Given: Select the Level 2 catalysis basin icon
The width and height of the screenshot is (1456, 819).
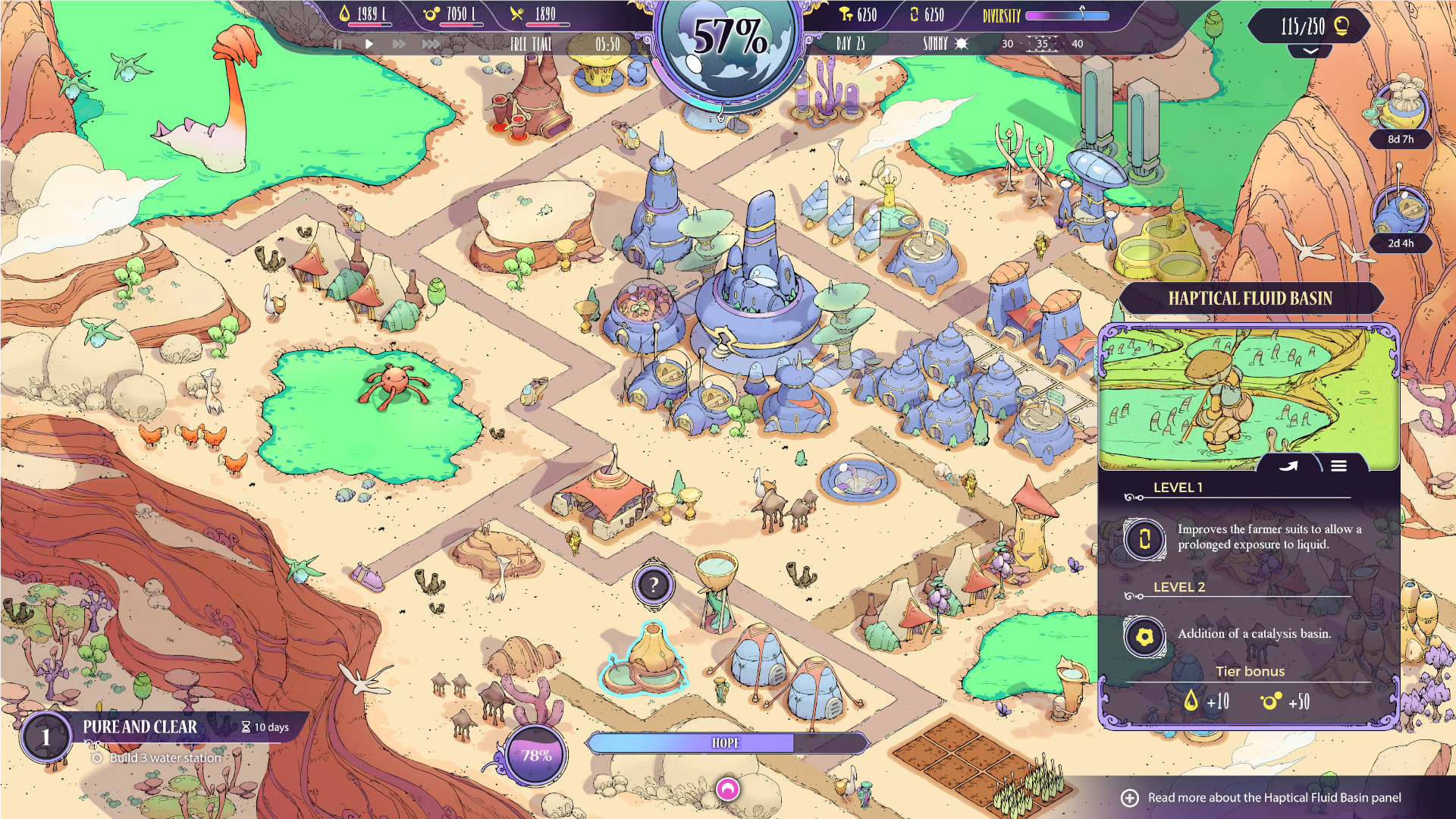Looking at the screenshot, I should [1144, 635].
